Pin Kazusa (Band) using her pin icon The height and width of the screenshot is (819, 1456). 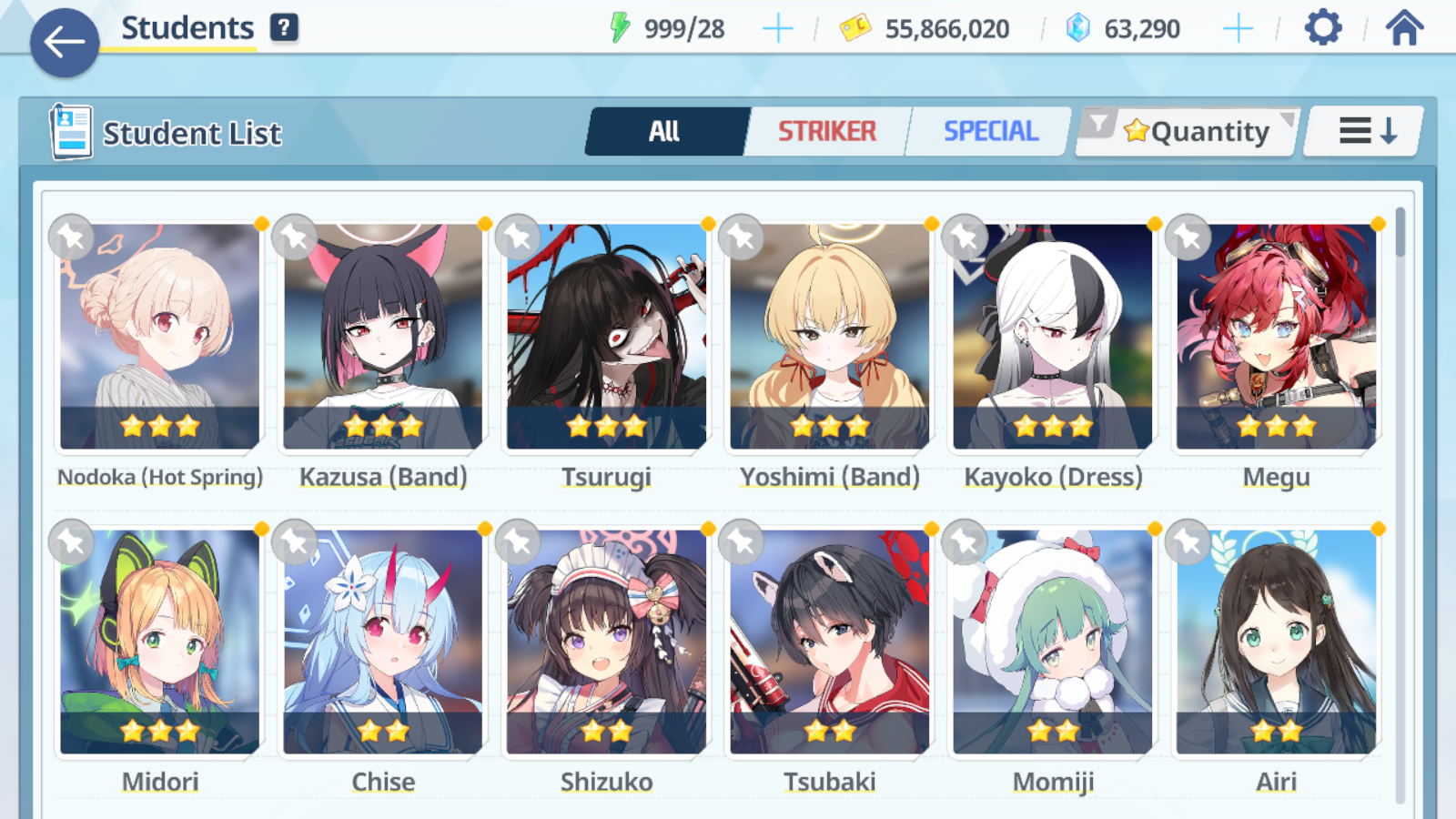tap(294, 238)
